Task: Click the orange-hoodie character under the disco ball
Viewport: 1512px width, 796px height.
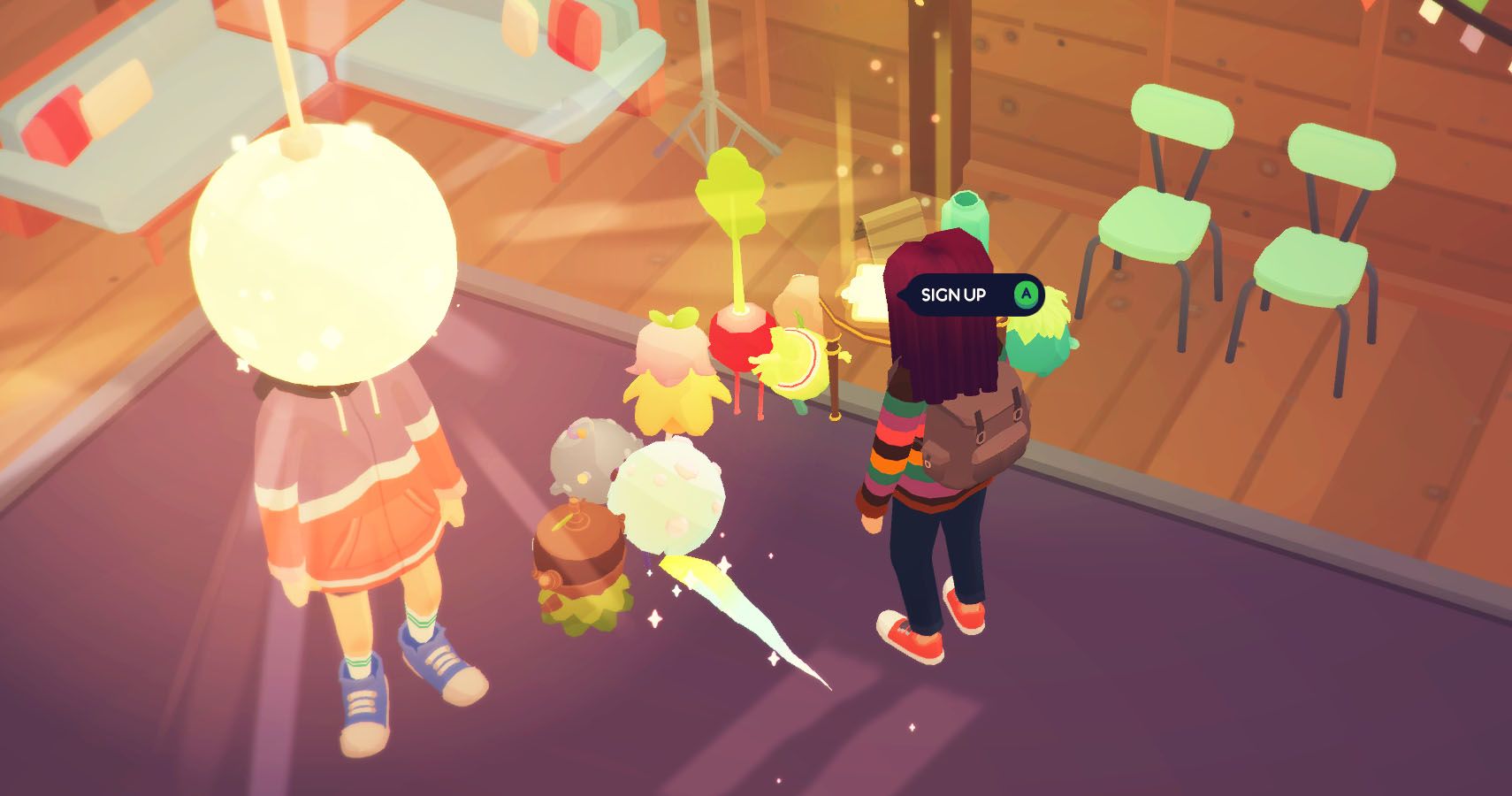Action: click(354, 495)
